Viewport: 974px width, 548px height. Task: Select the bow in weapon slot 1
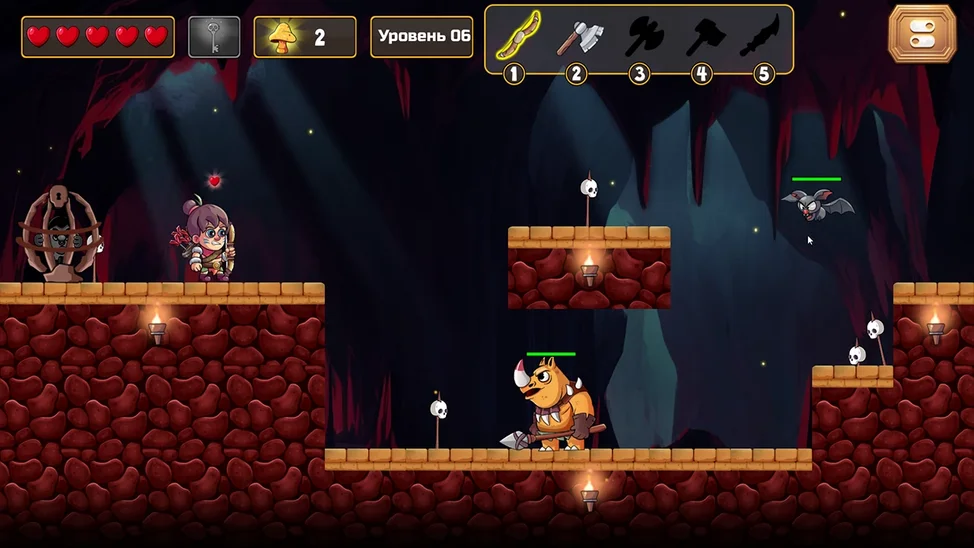click(x=516, y=37)
